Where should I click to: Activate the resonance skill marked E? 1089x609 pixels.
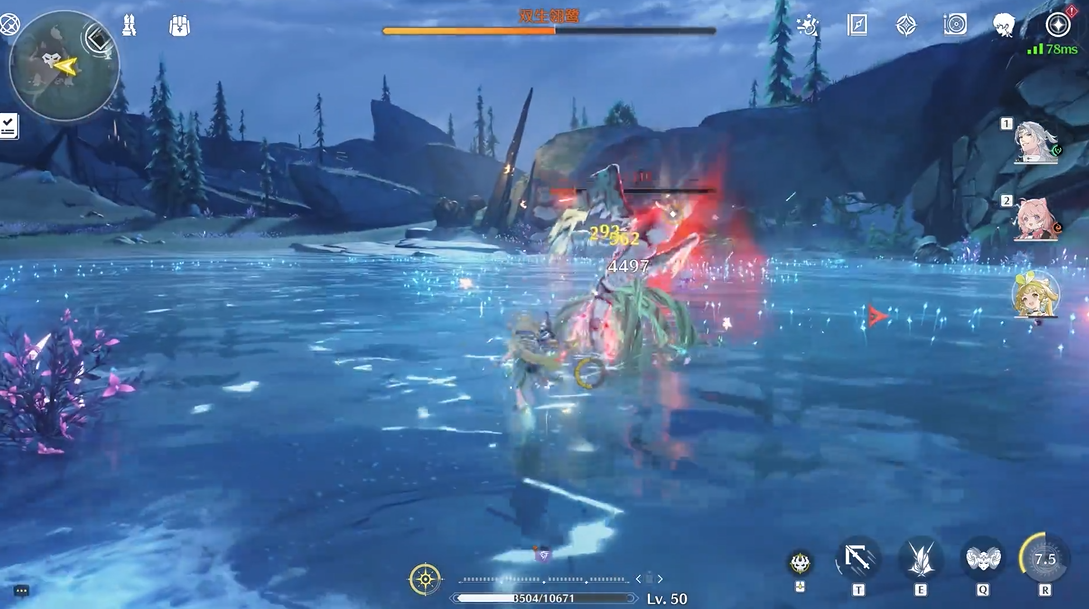[920, 559]
